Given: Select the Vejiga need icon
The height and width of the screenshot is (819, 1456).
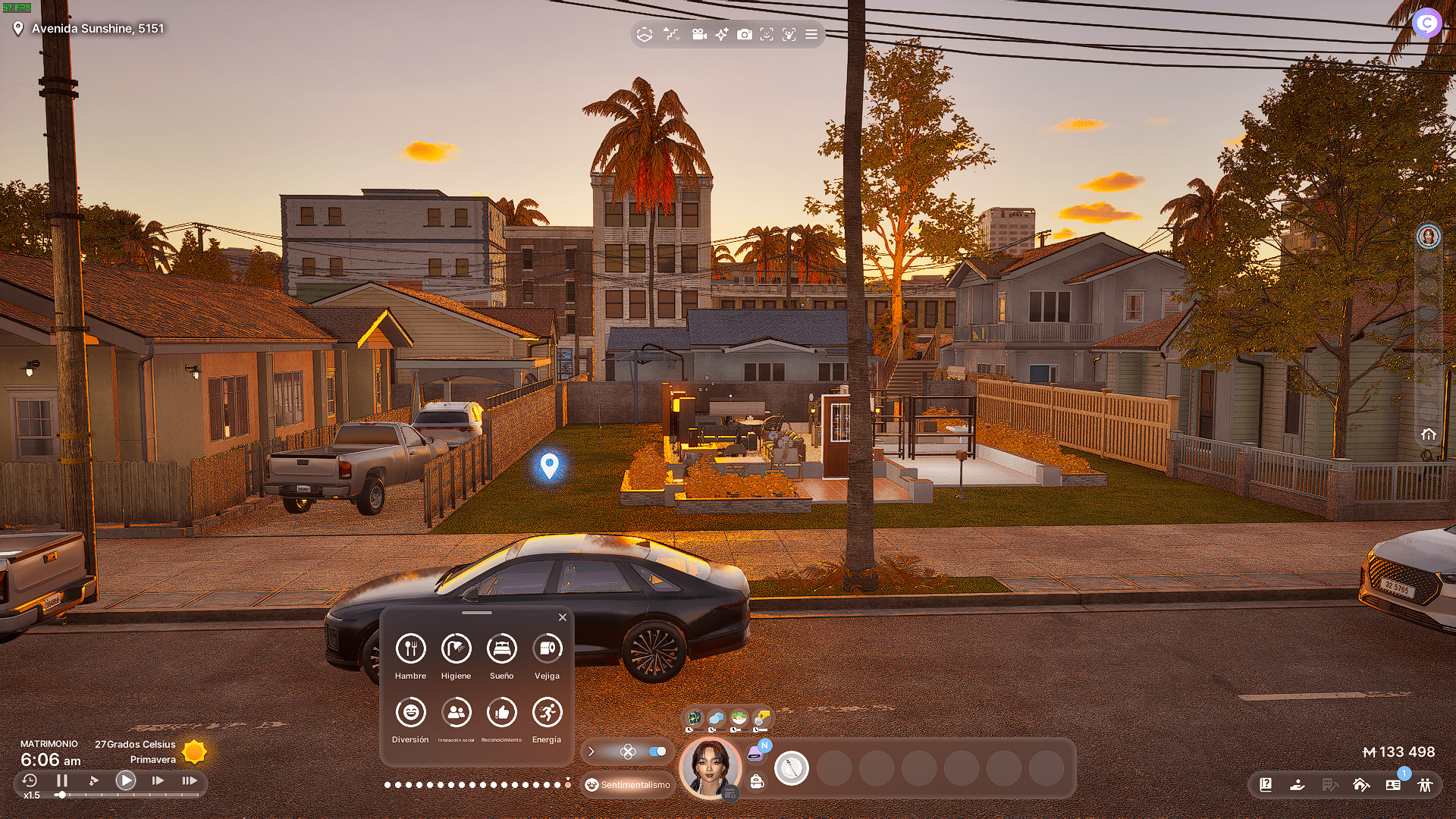Looking at the screenshot, I should pyautogui.click(x=547, y=648).
